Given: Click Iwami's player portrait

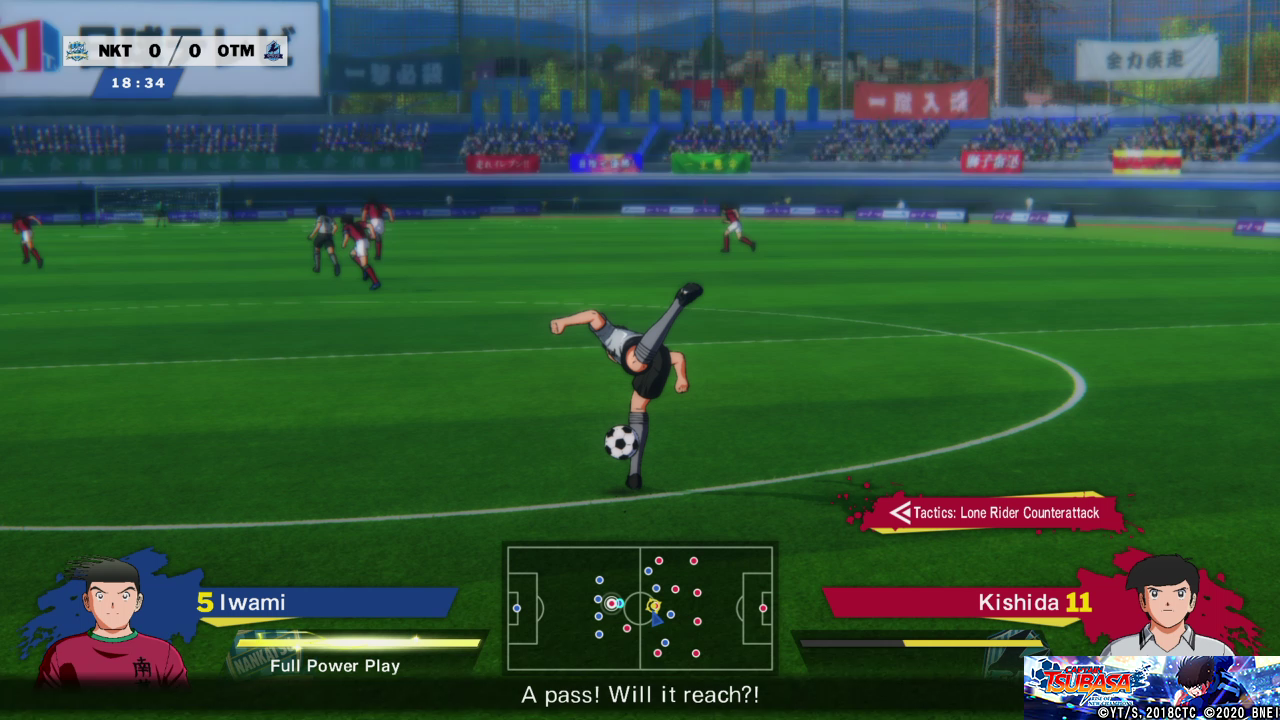Looking at the screenshot, I should coord(112,620).
